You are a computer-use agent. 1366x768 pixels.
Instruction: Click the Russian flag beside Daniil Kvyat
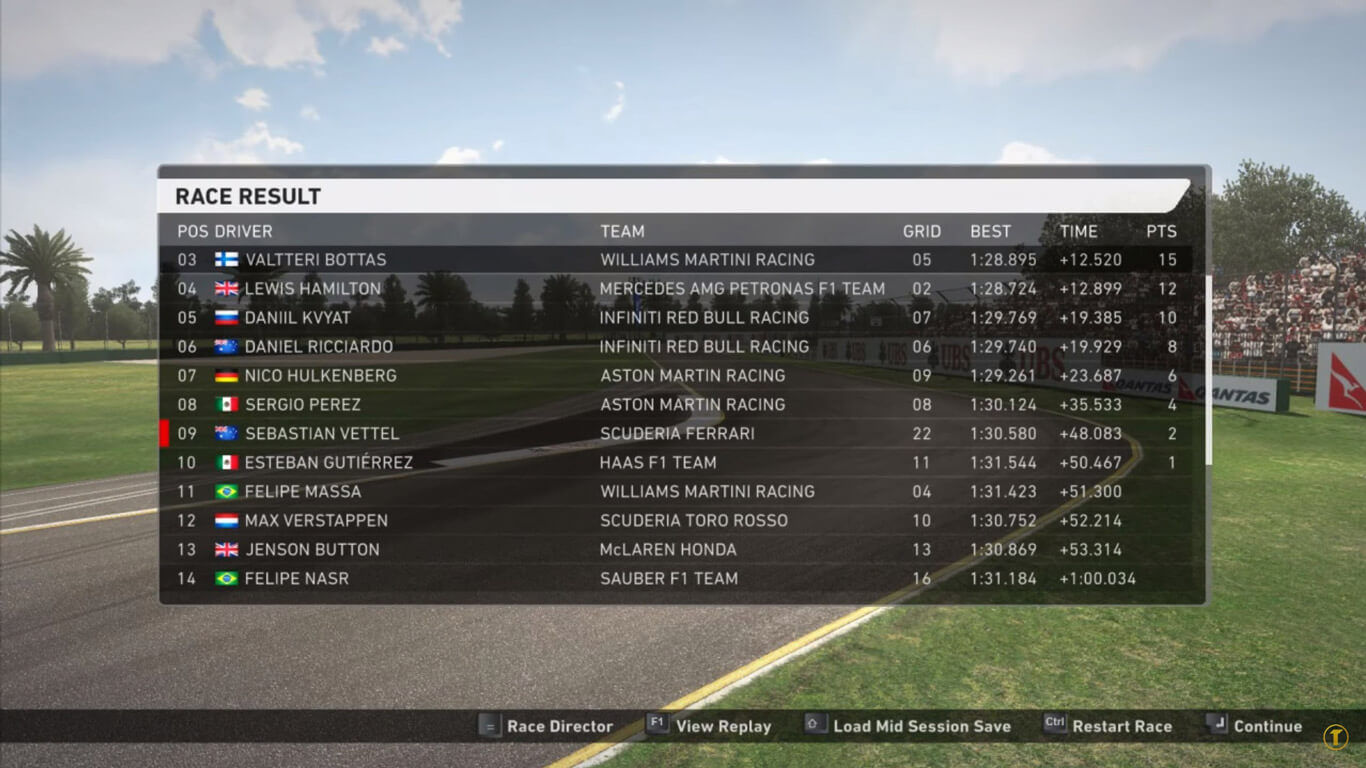point(228,317)
